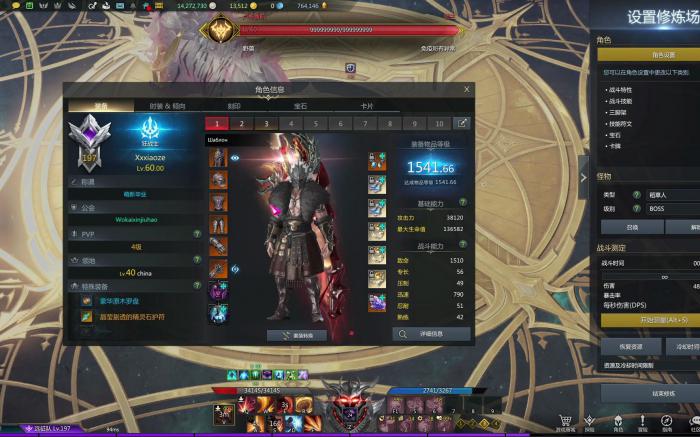
Task: Open the 宝石 gems tab
Action: coord(300,105)
